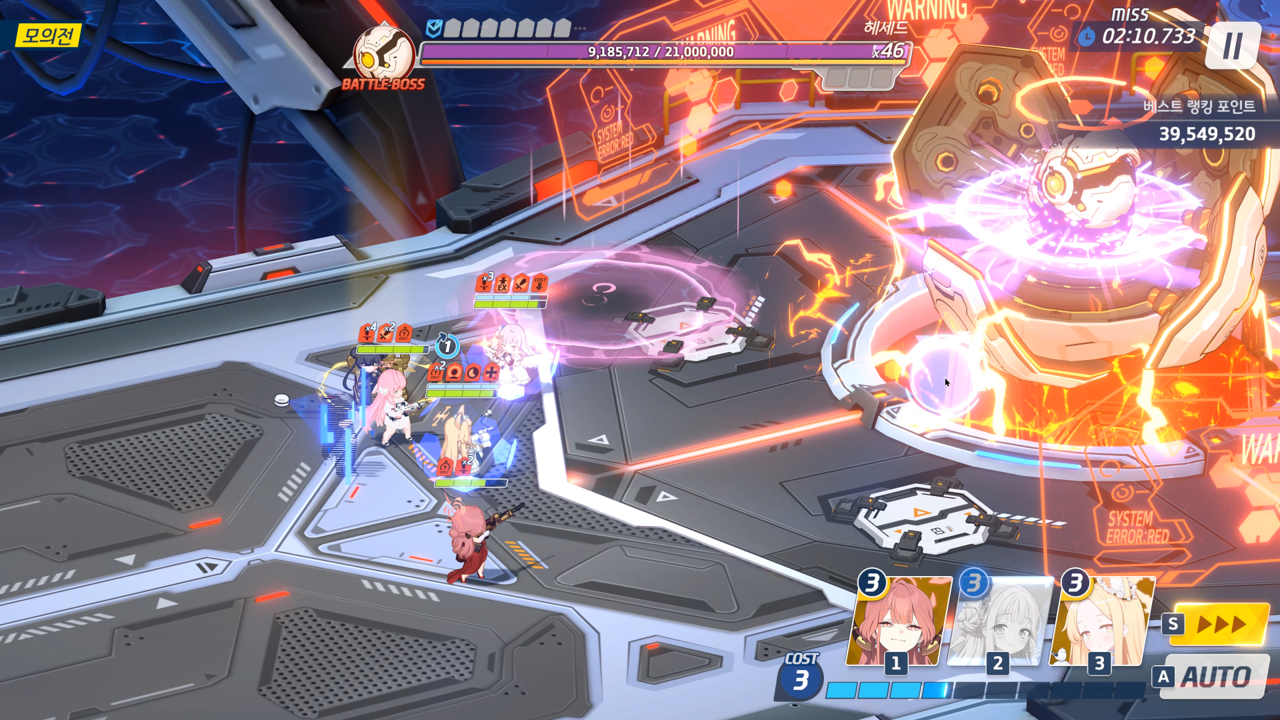Change battle speed with the triple-arrow button
The image size is (1280, 720).
(x=1219, y=625)
